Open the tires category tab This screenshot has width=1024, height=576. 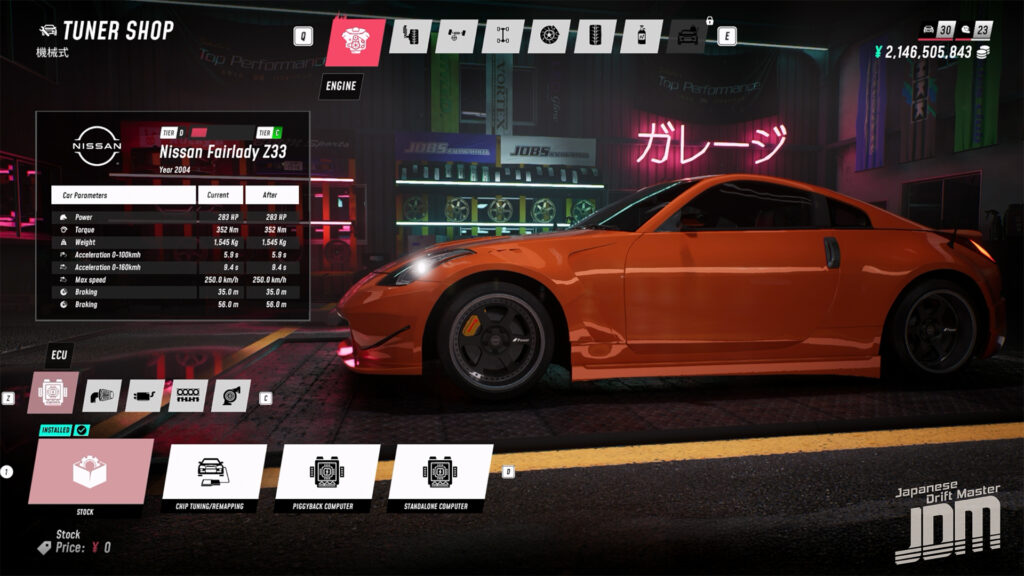coord(595,37)
